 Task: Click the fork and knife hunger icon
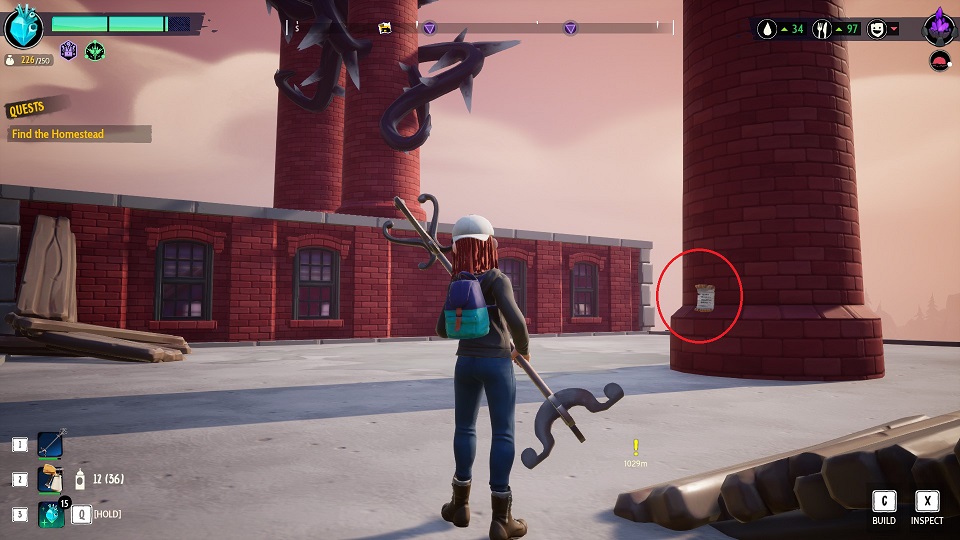[824, 28]
